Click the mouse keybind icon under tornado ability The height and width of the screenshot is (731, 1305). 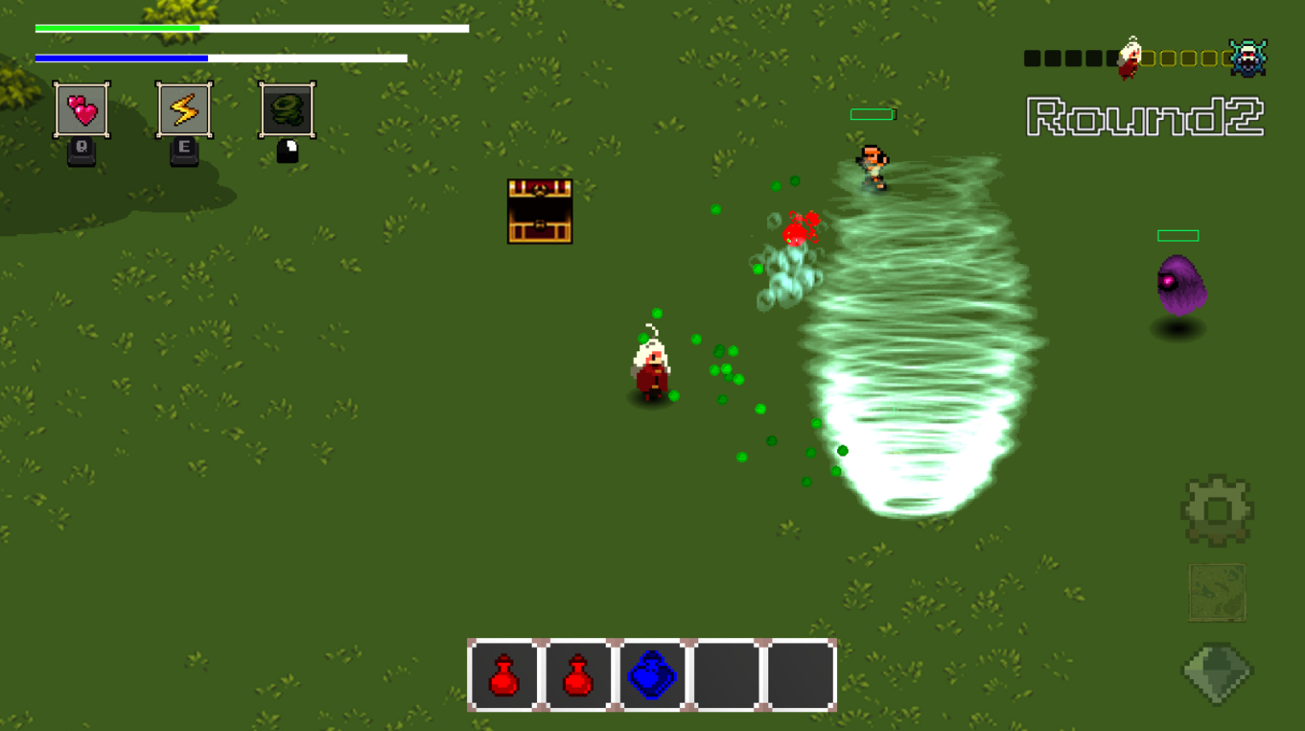pyautogui.click(x=288, y=148)
